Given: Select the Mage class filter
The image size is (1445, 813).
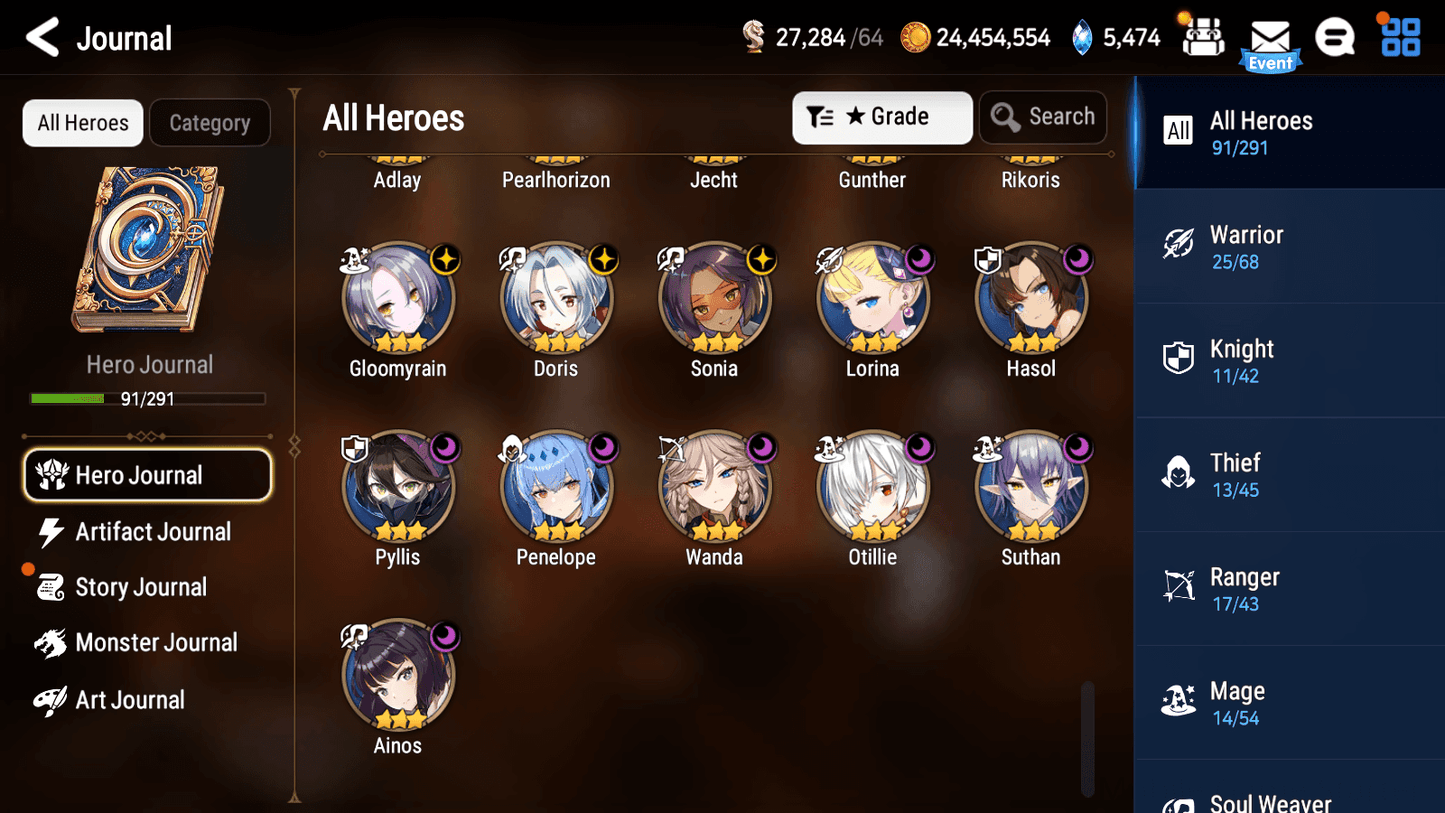Looking at the screenshot, I should (1289, 703).
